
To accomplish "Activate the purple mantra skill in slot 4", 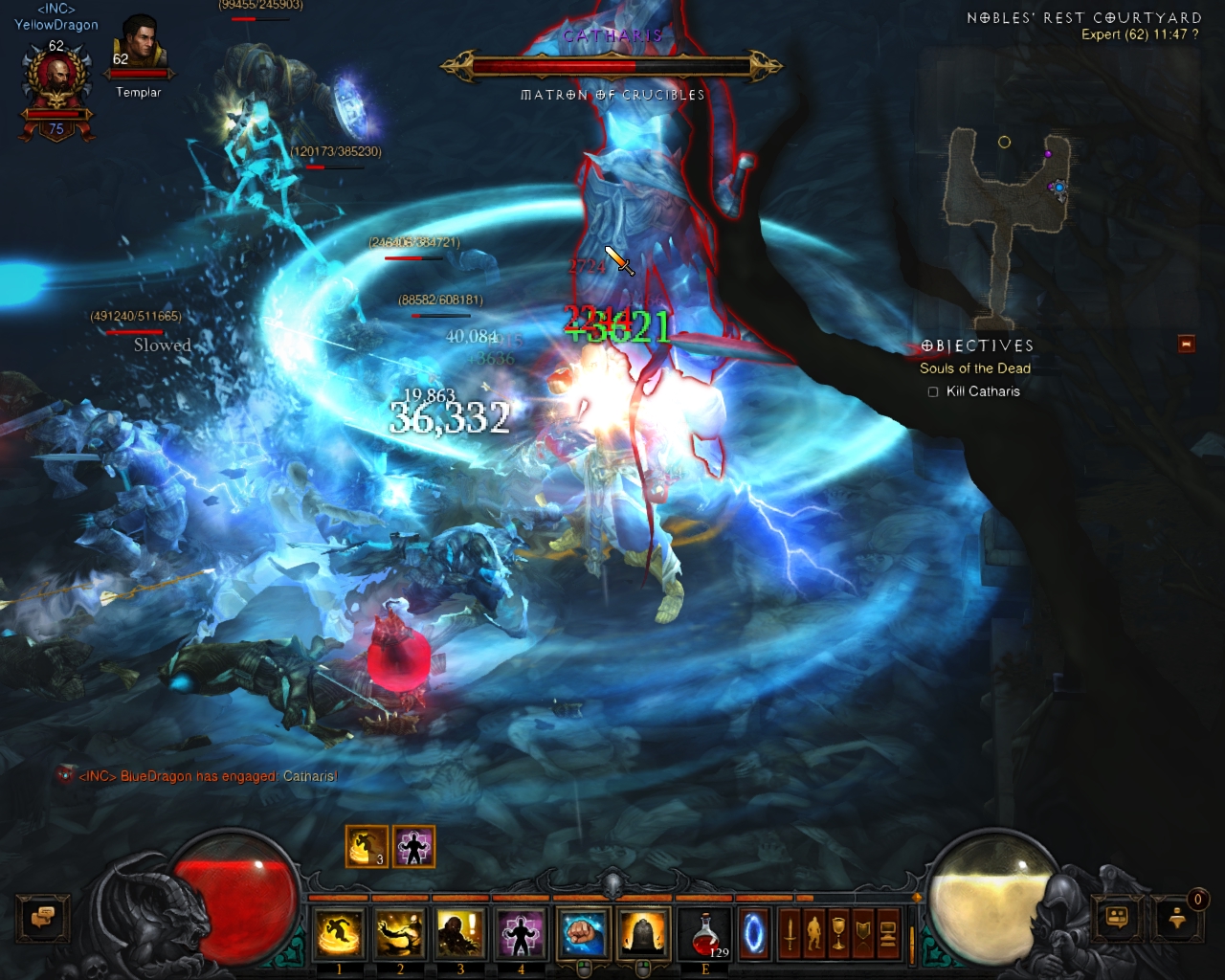I will pyautogui.click(x=521, y=932).
